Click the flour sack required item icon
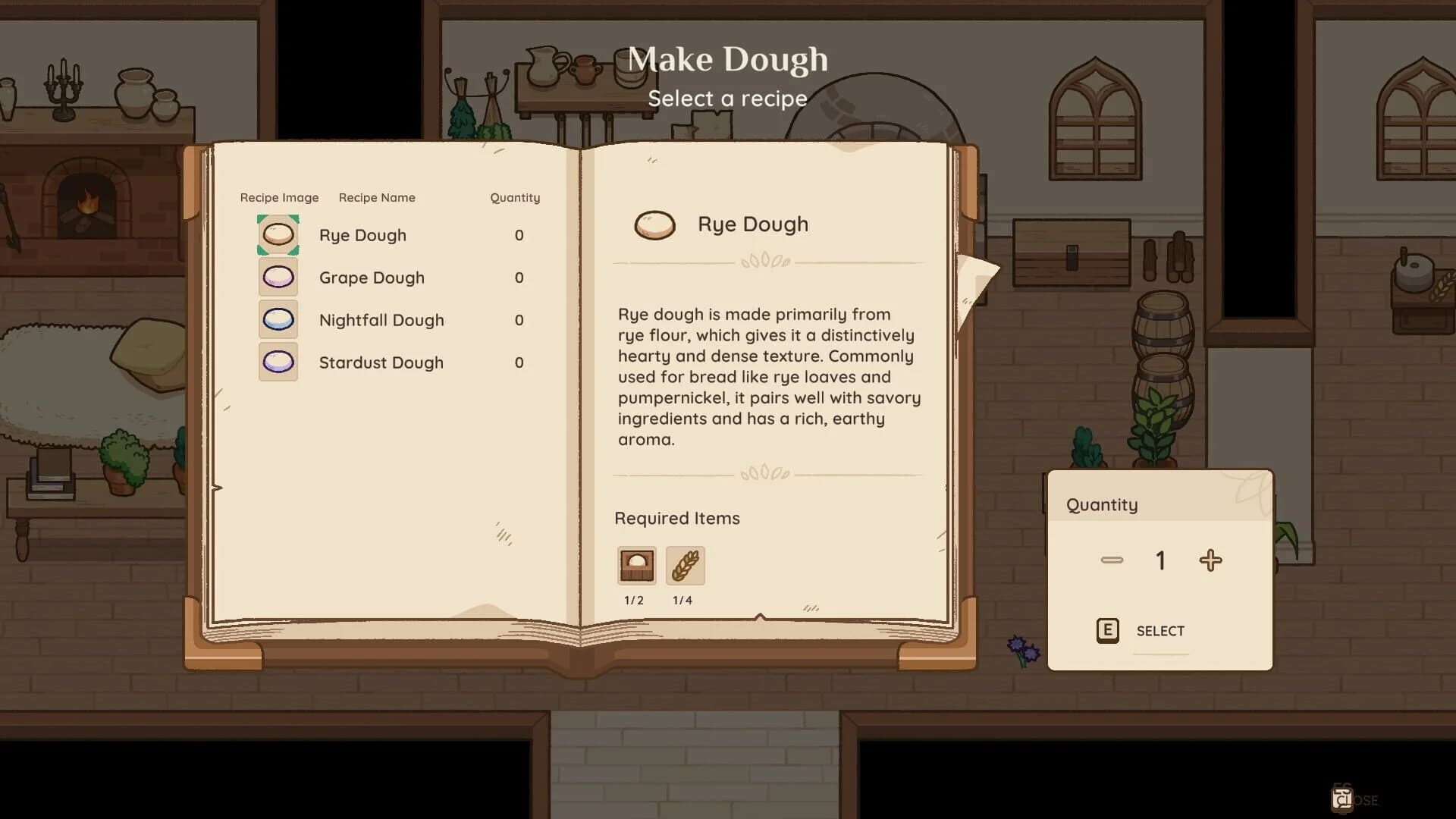The image size is (1456, 819). pyautogui.click(x=635, y=565)
